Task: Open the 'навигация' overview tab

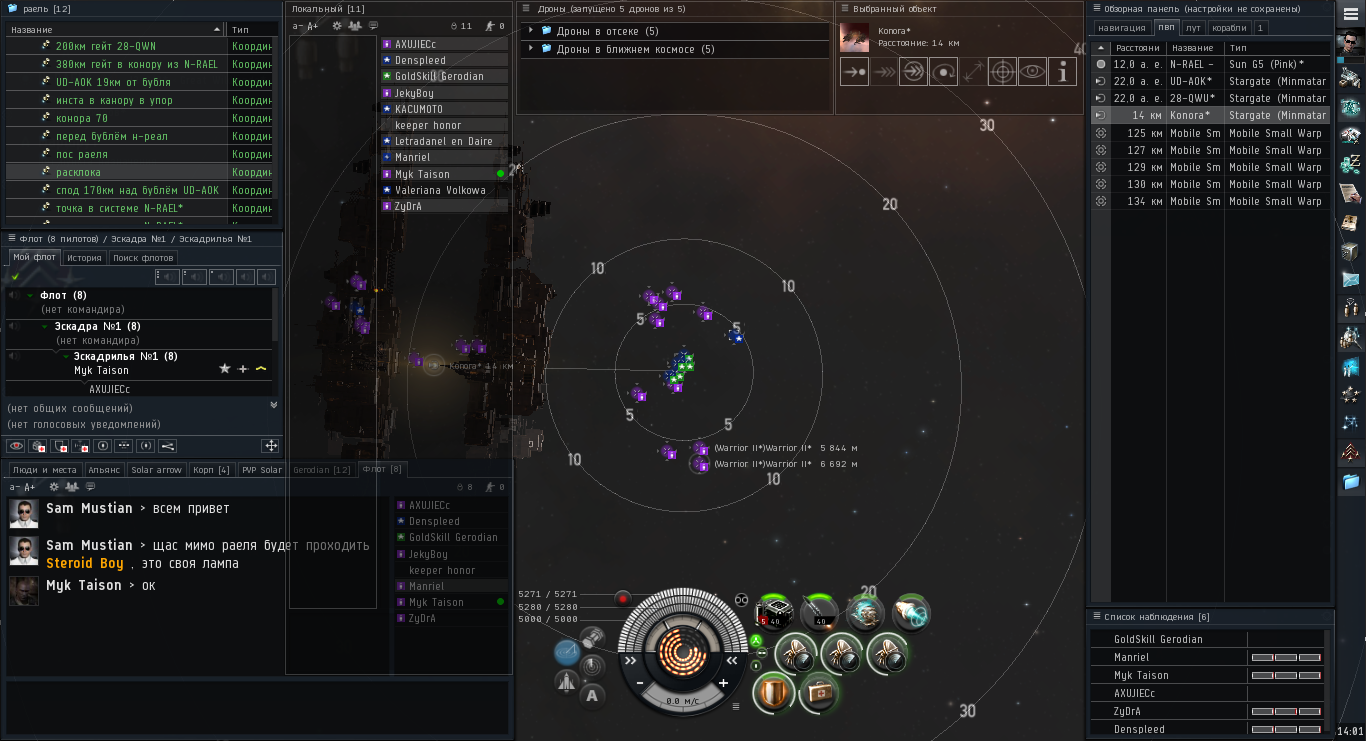Action: pos(1121,28)
